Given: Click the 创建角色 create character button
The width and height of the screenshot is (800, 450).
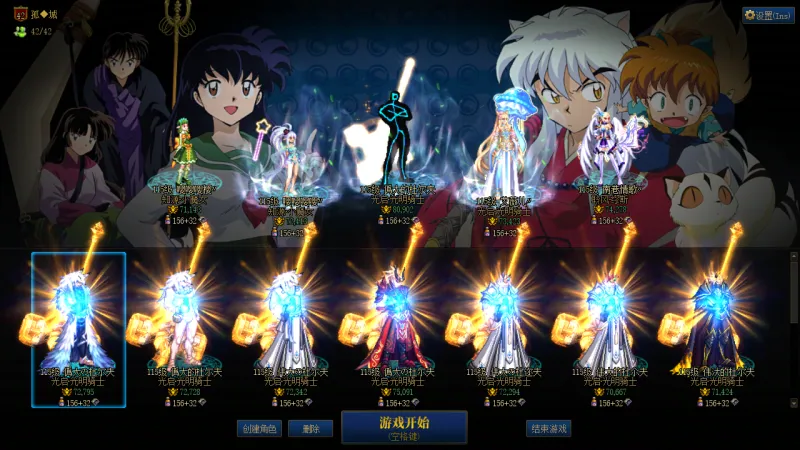Looking at the screenshot, I should tap(259, 429).
